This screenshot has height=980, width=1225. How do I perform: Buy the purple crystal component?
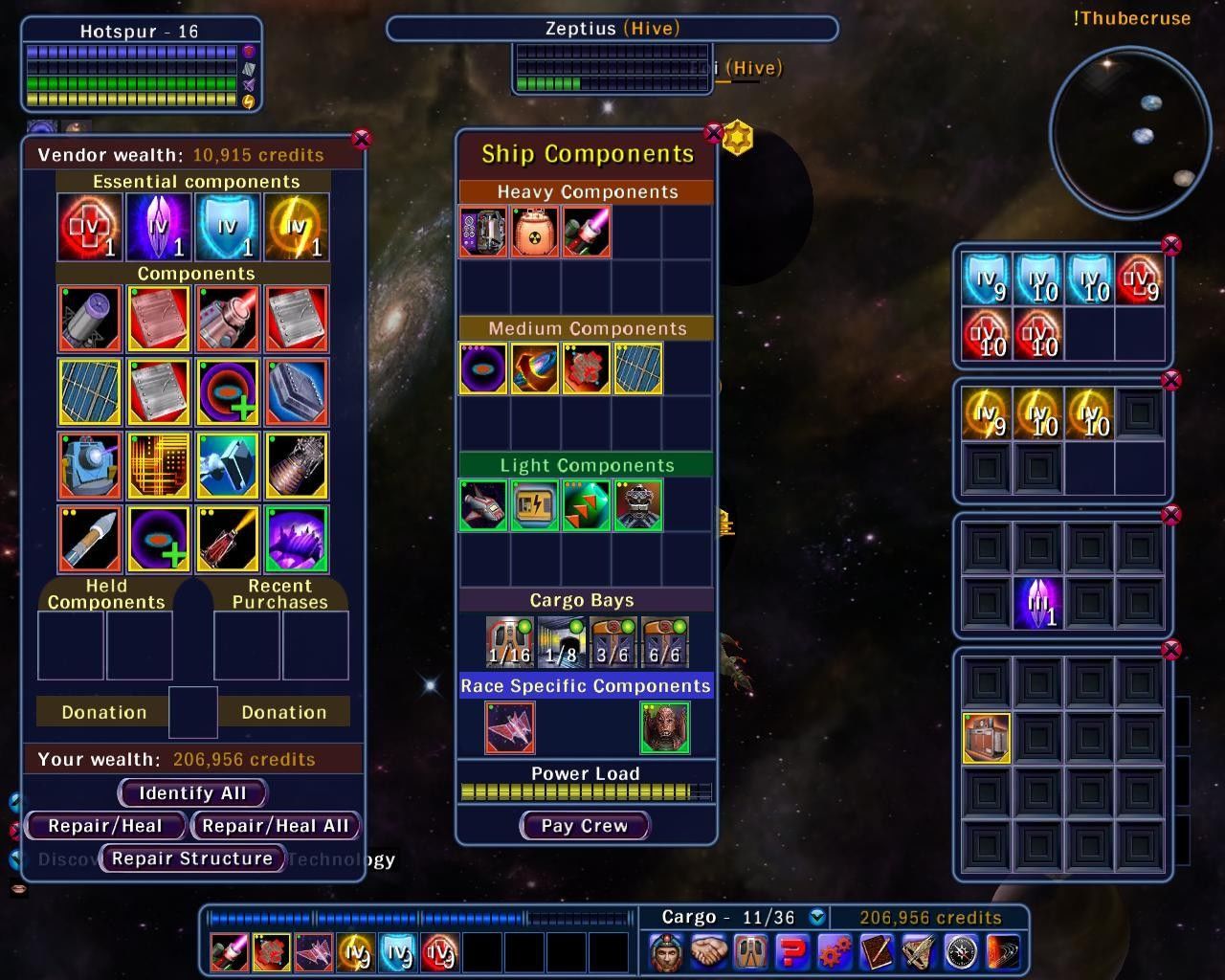(x=297, y=539)
